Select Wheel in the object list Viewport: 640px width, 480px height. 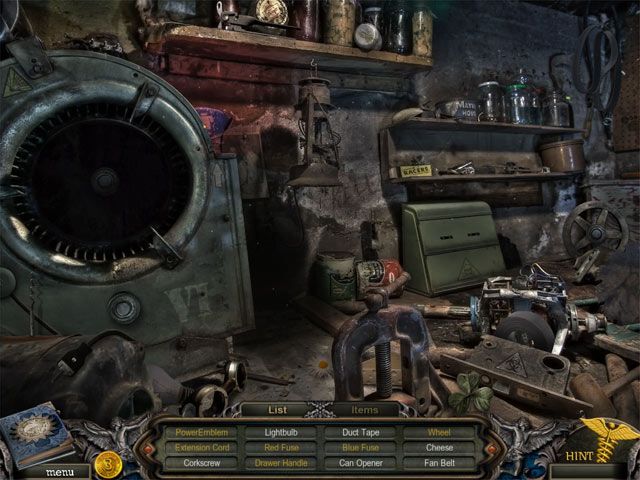point(439,432)
